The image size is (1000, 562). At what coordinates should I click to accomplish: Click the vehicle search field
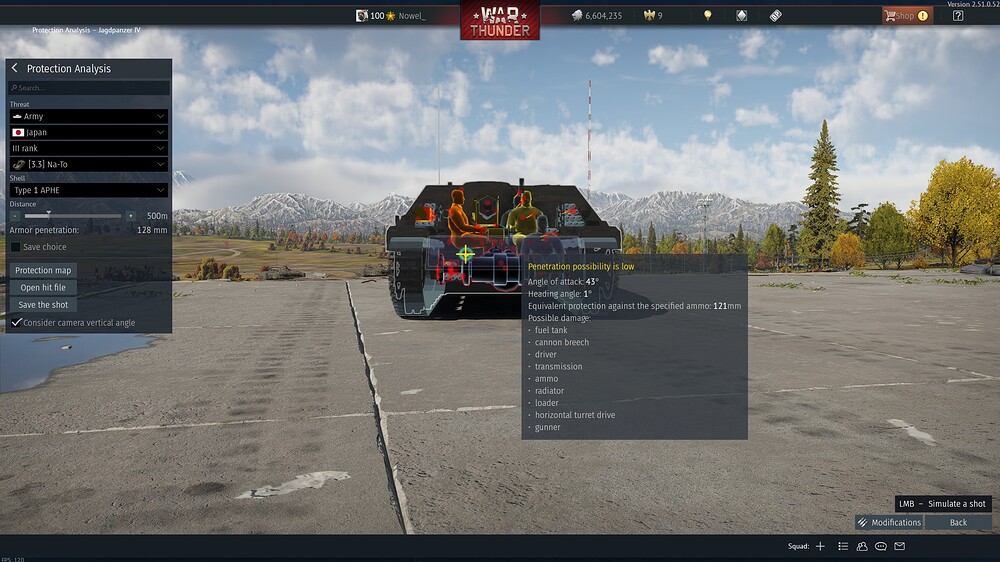(x=89, y=88)
